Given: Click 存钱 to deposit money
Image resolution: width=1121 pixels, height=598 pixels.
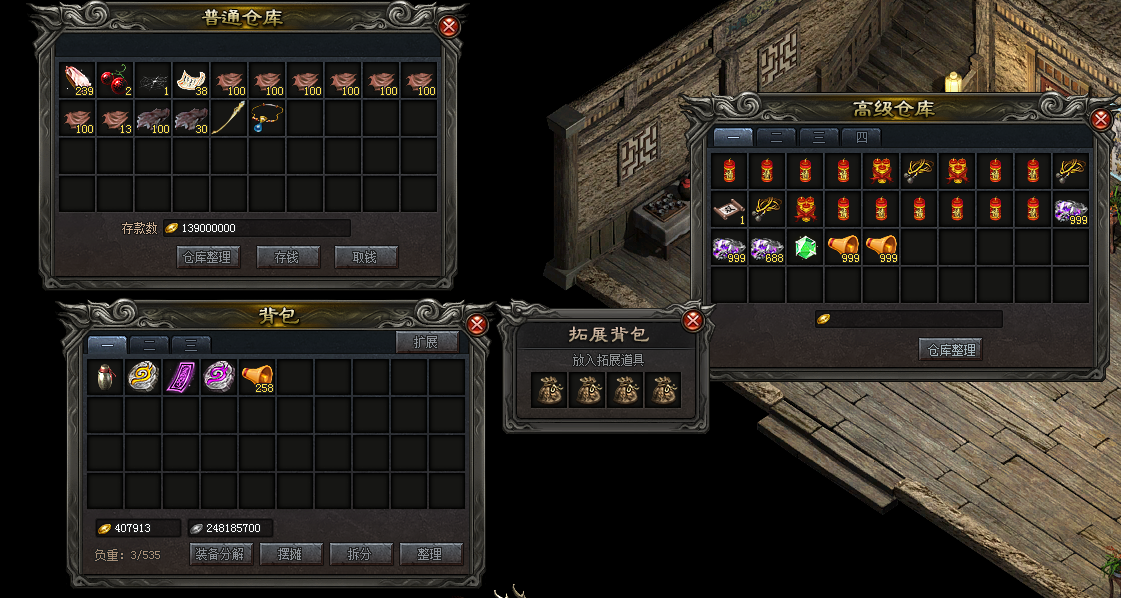Looking at the screenshot, I should click(287, 257).
